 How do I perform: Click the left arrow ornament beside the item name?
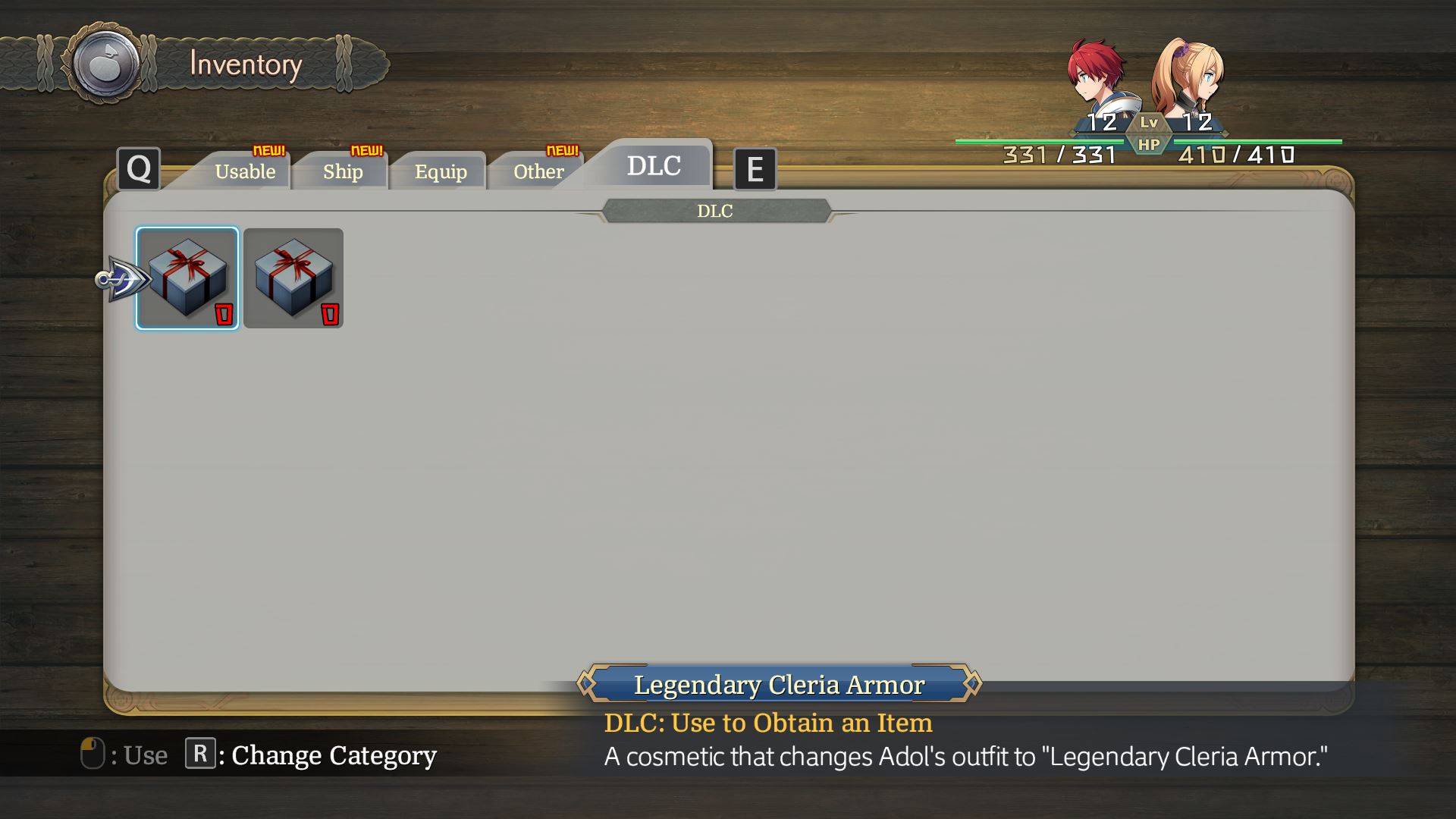point(587,684)
